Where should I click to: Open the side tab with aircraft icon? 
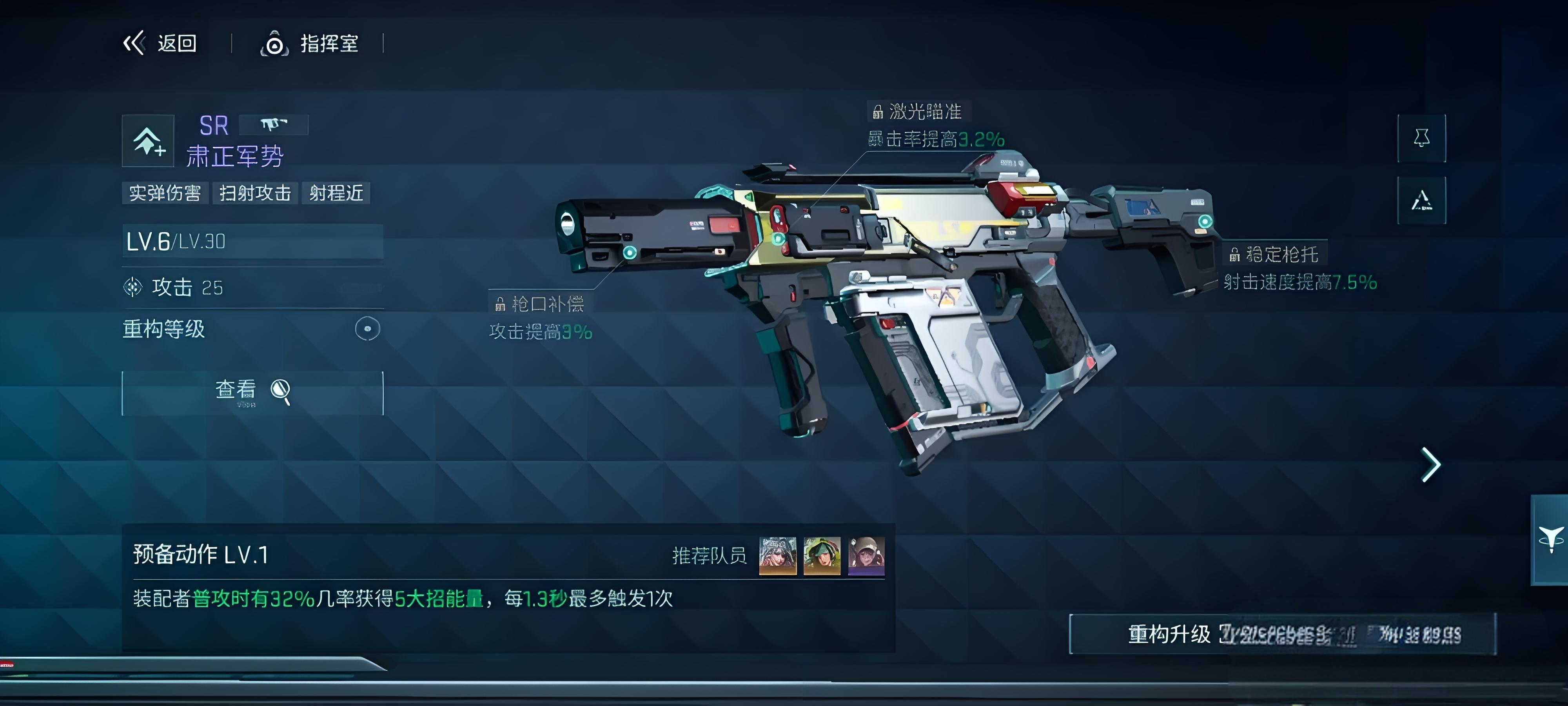click(1550, 540)
